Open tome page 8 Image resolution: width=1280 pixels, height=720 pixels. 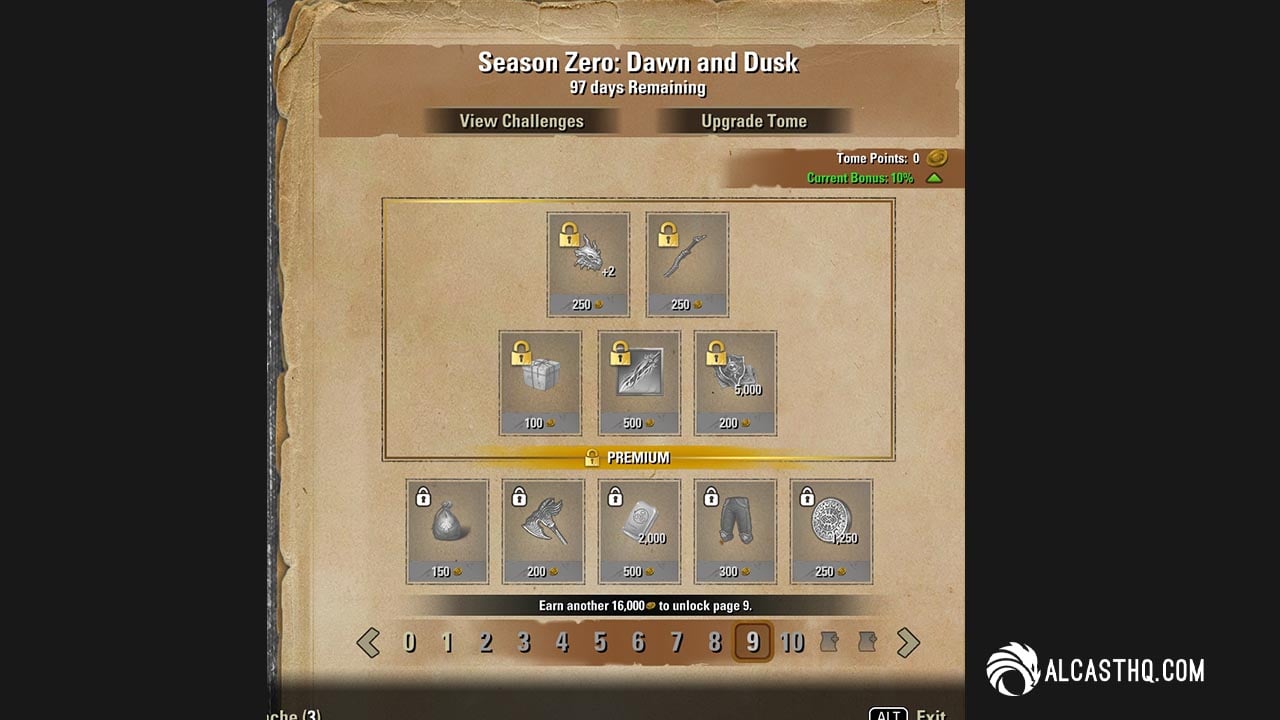click(x=715, y=642)
